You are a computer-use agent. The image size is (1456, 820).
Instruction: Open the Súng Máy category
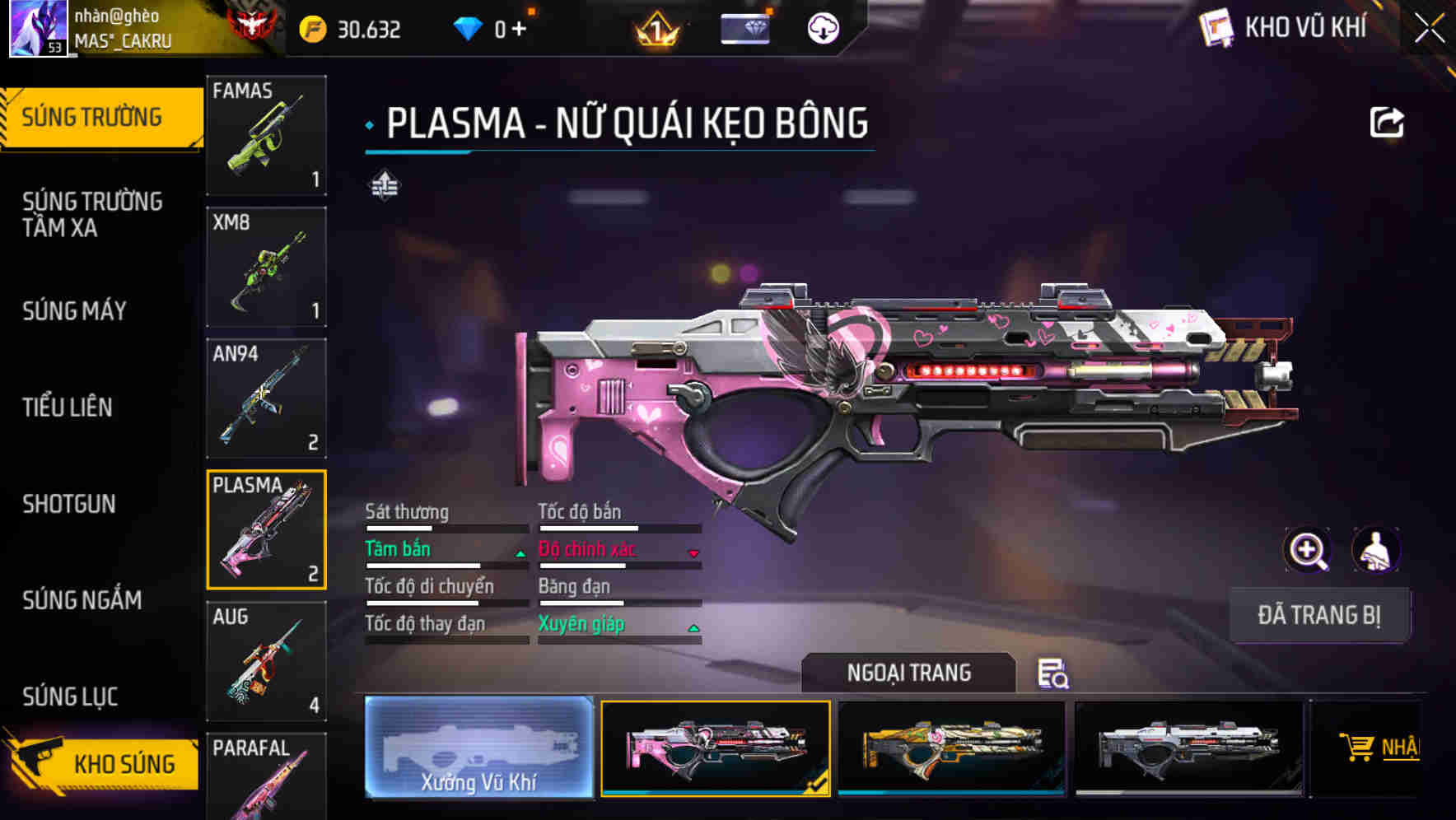75,311
